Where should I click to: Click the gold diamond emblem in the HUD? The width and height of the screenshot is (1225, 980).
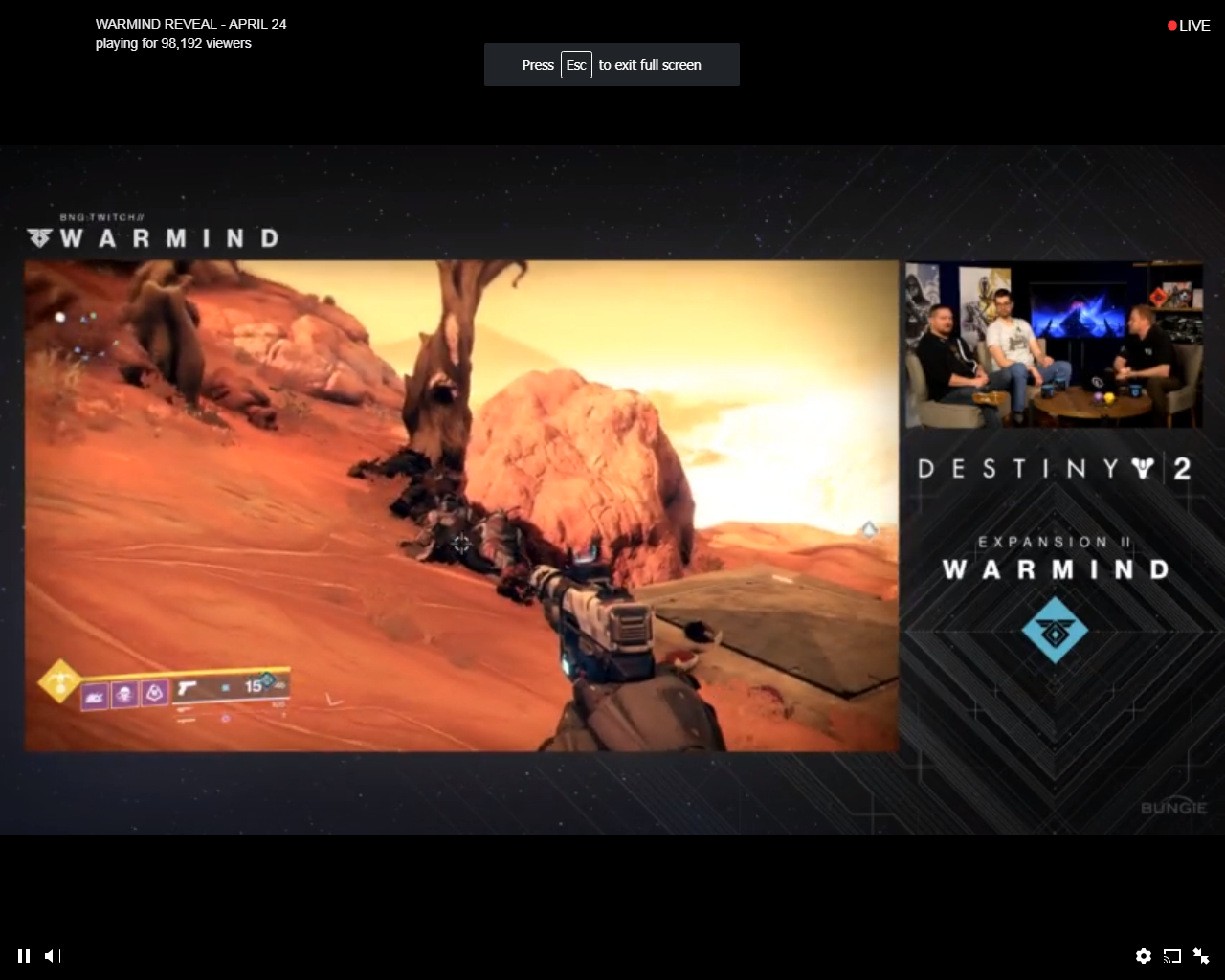60,681
